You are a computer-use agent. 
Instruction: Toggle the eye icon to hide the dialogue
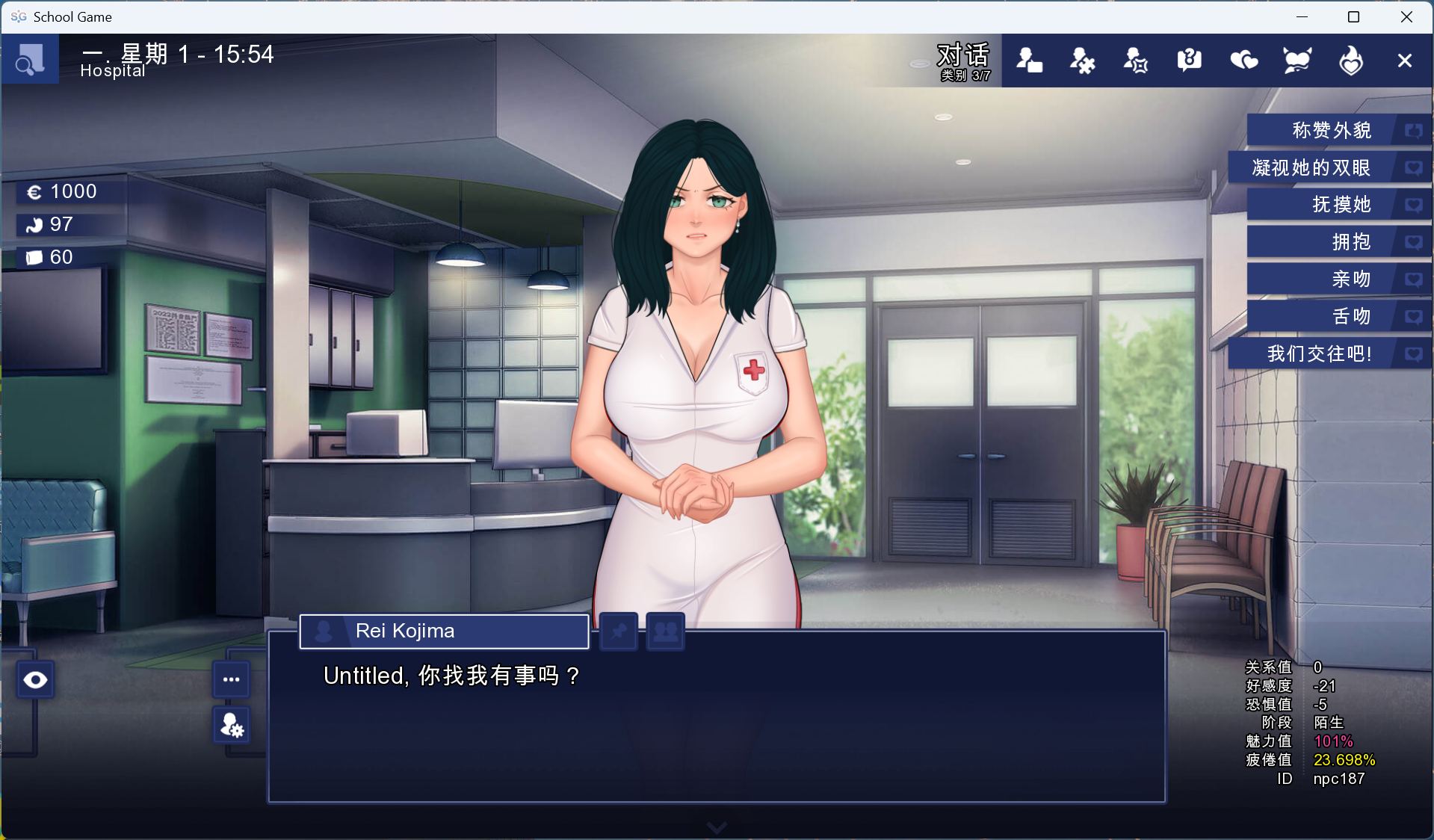click(x=34, y=679)
